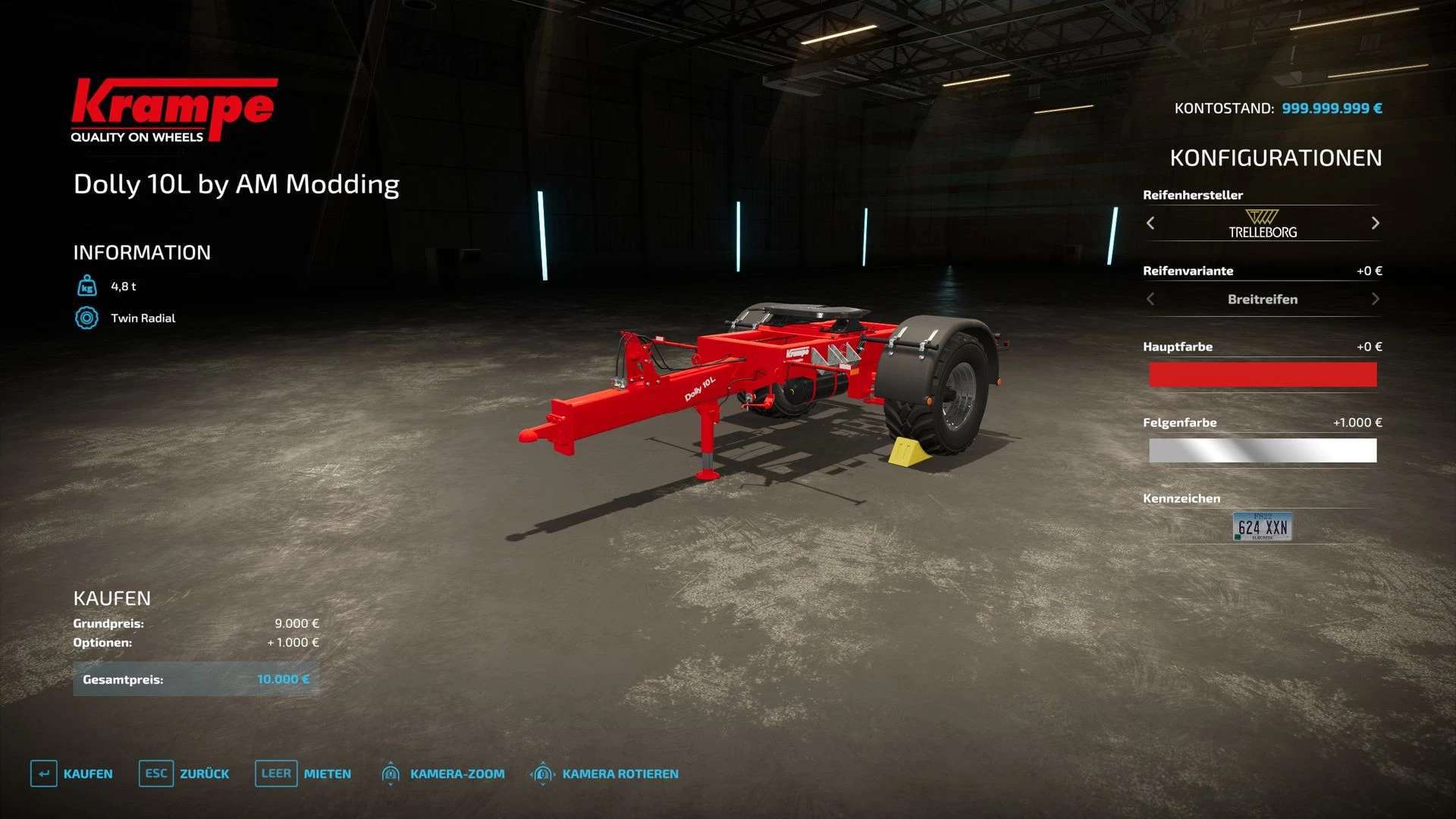
Task: Rent the trailer via Mieten
Action: [303, 773]
